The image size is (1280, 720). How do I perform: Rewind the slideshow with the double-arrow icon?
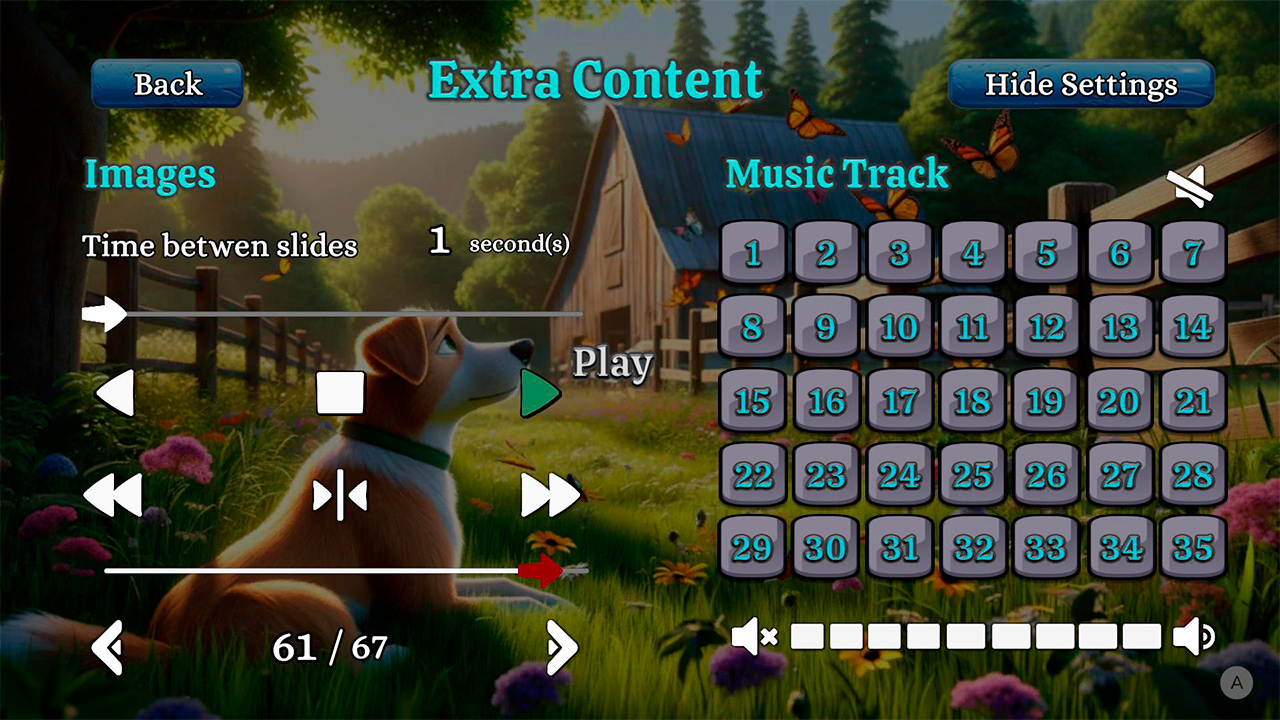(113, 494)
